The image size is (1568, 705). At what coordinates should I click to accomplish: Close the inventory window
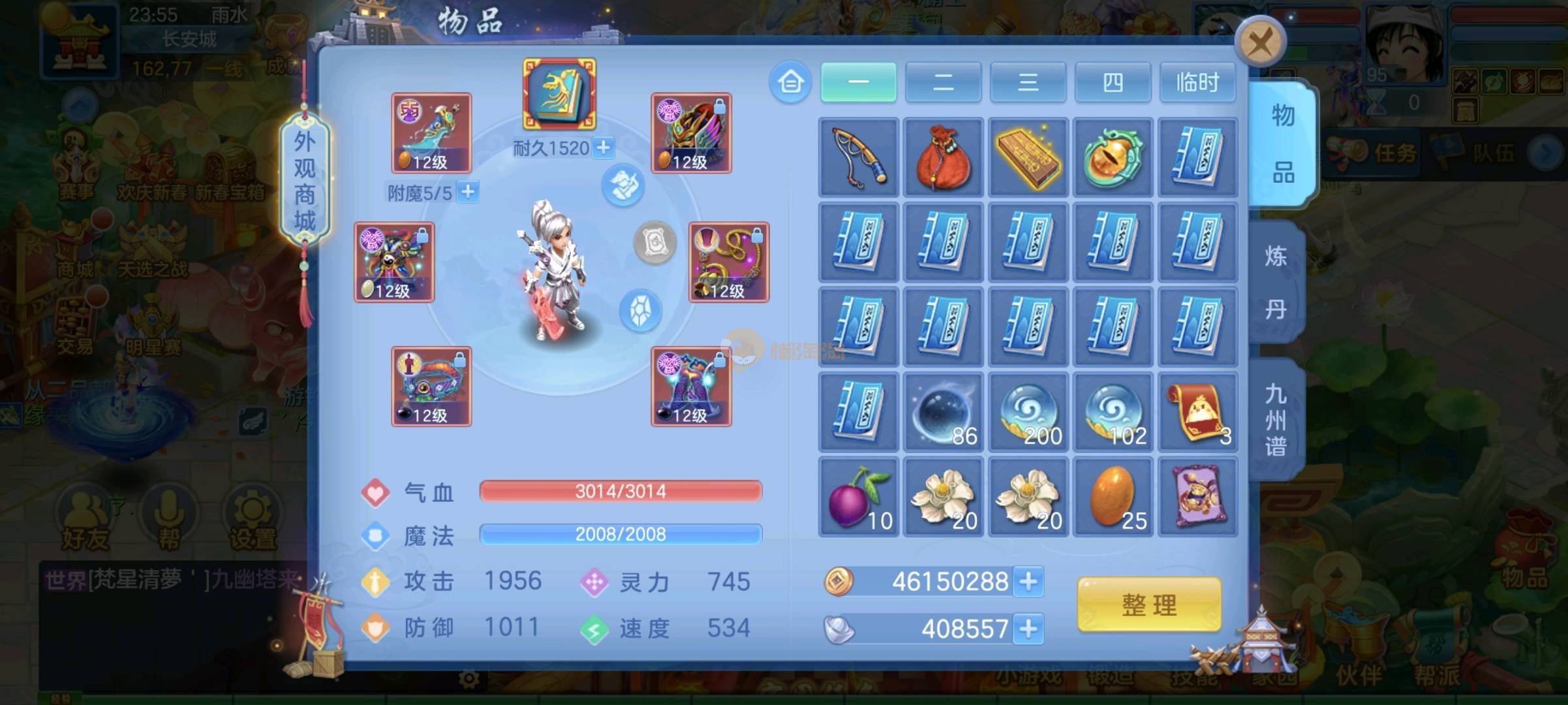point(1260,43)
